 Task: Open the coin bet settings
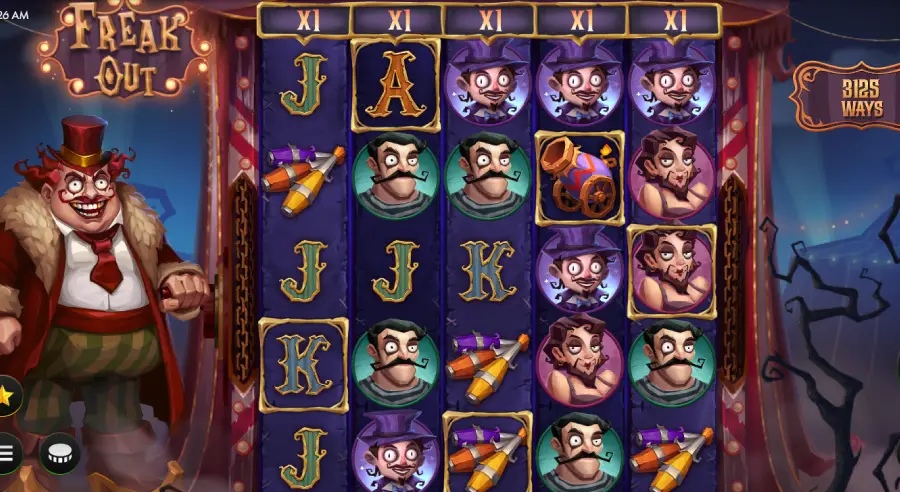point(59,453)
